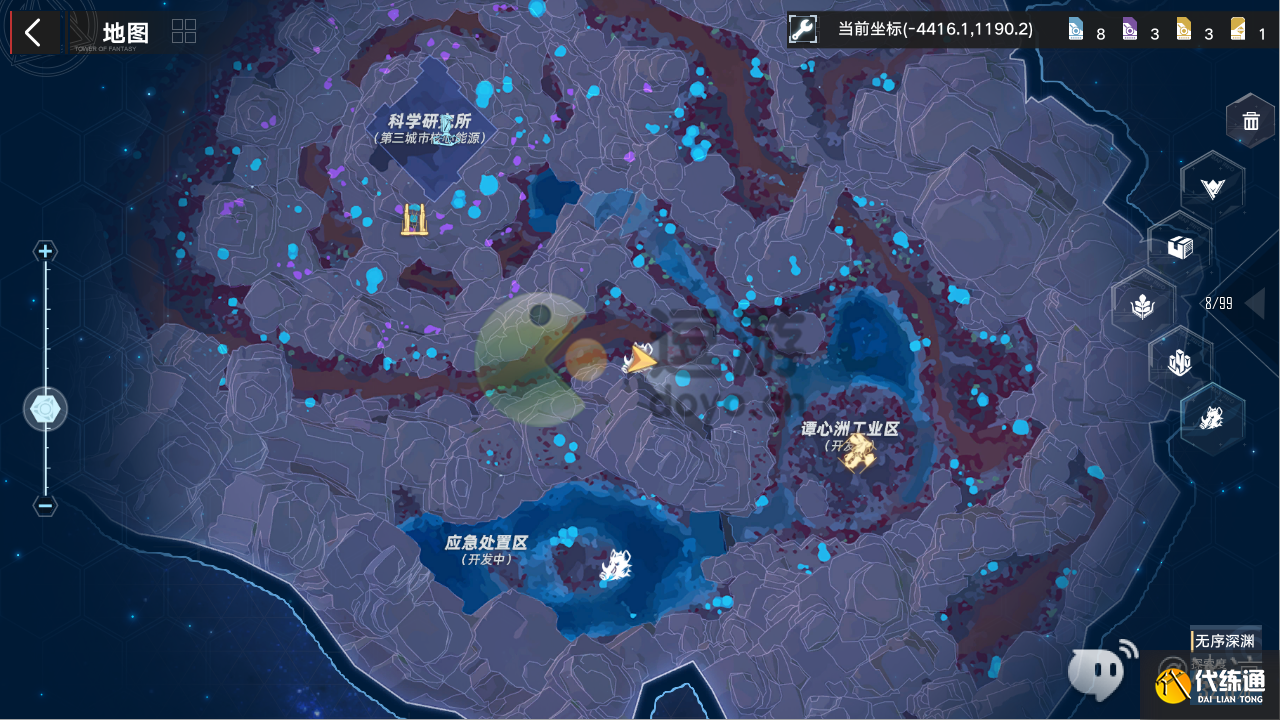The image size is (1280, 720).
Task: Select the blue spacerift icon below 科学研究所
Action: click(414, 218)
